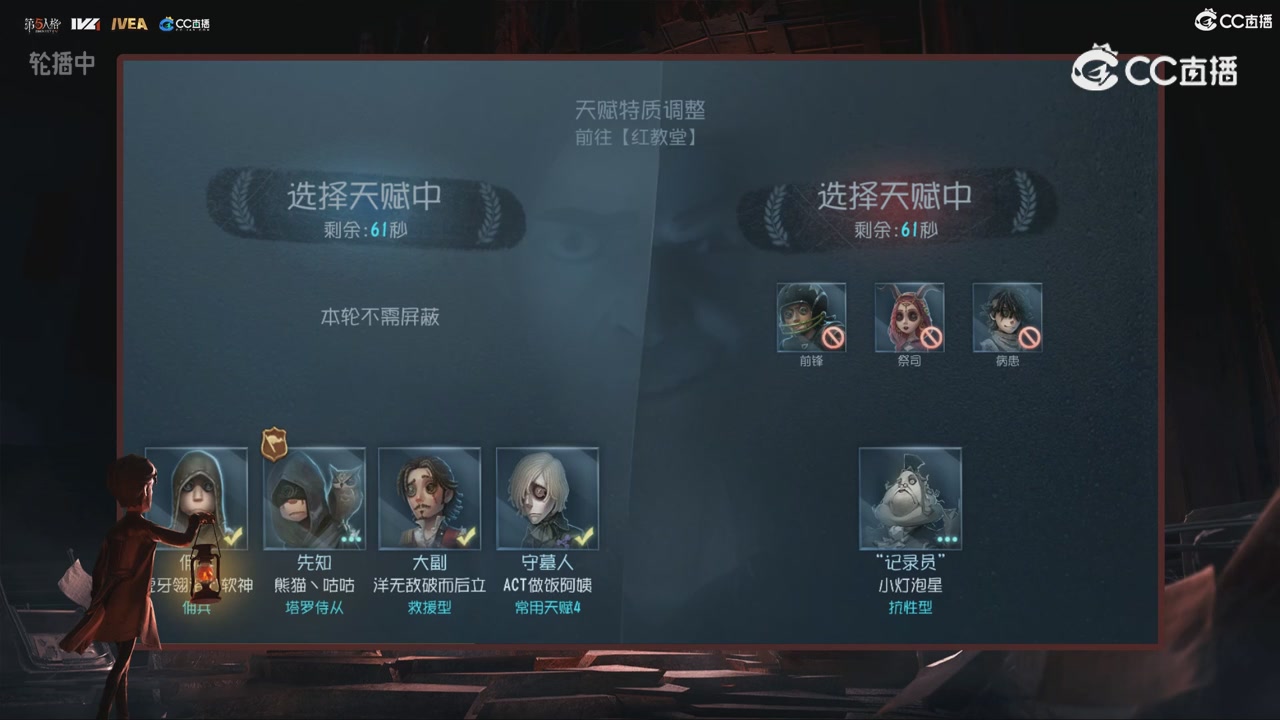Click the banned 前锋 character icon
The image size is (1280, 720).
811,315
